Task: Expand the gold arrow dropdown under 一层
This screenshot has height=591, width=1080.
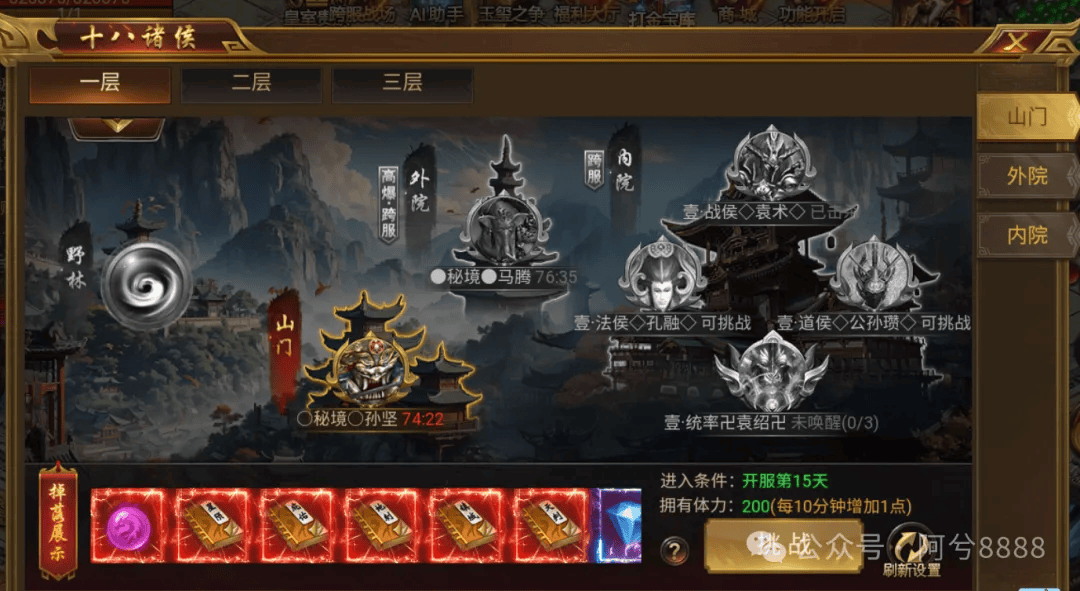Action: point(116,126)
